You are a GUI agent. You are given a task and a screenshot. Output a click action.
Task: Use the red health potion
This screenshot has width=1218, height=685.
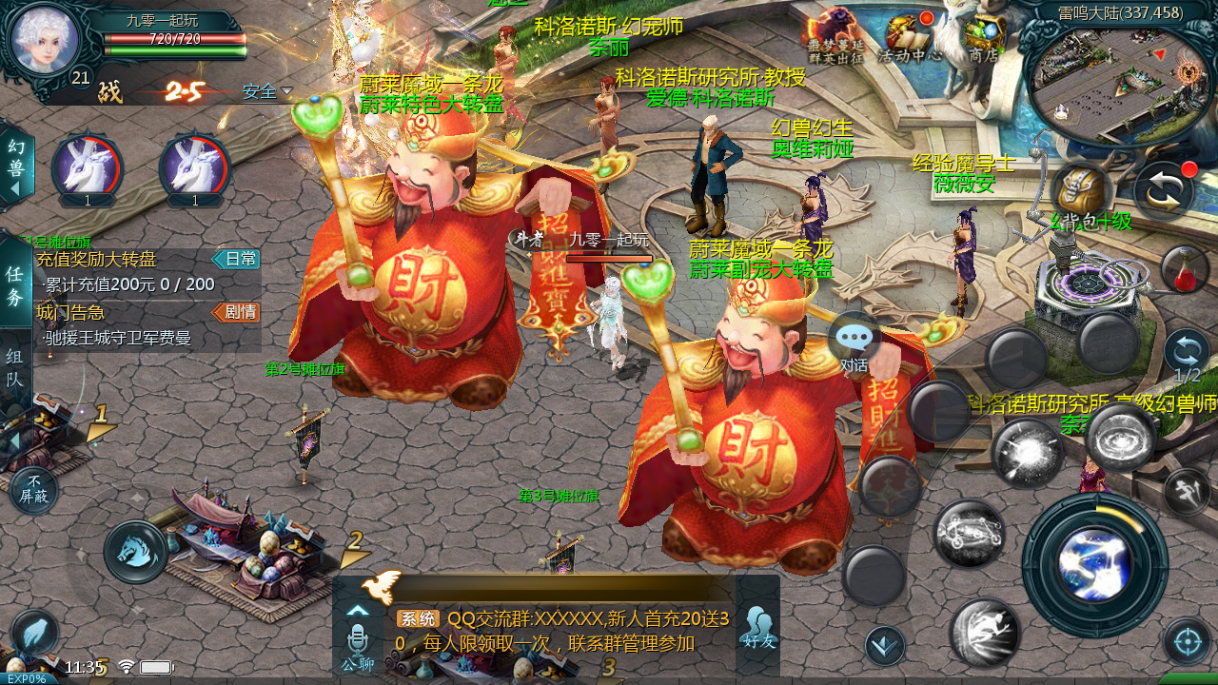(x=1185, y=268)
